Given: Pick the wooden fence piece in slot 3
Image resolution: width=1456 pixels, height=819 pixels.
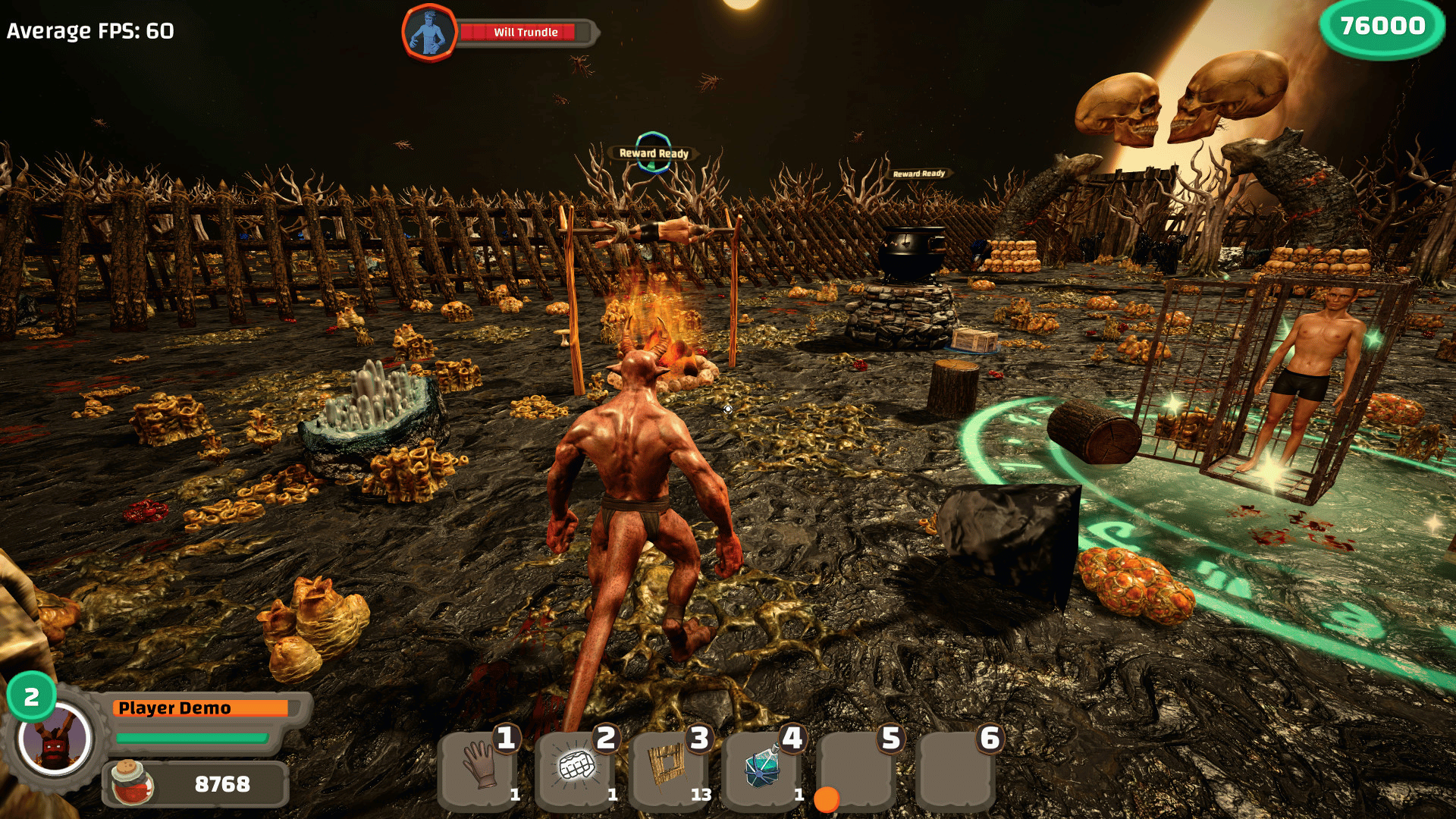Looking at the screenshot, I should point(668,766).
